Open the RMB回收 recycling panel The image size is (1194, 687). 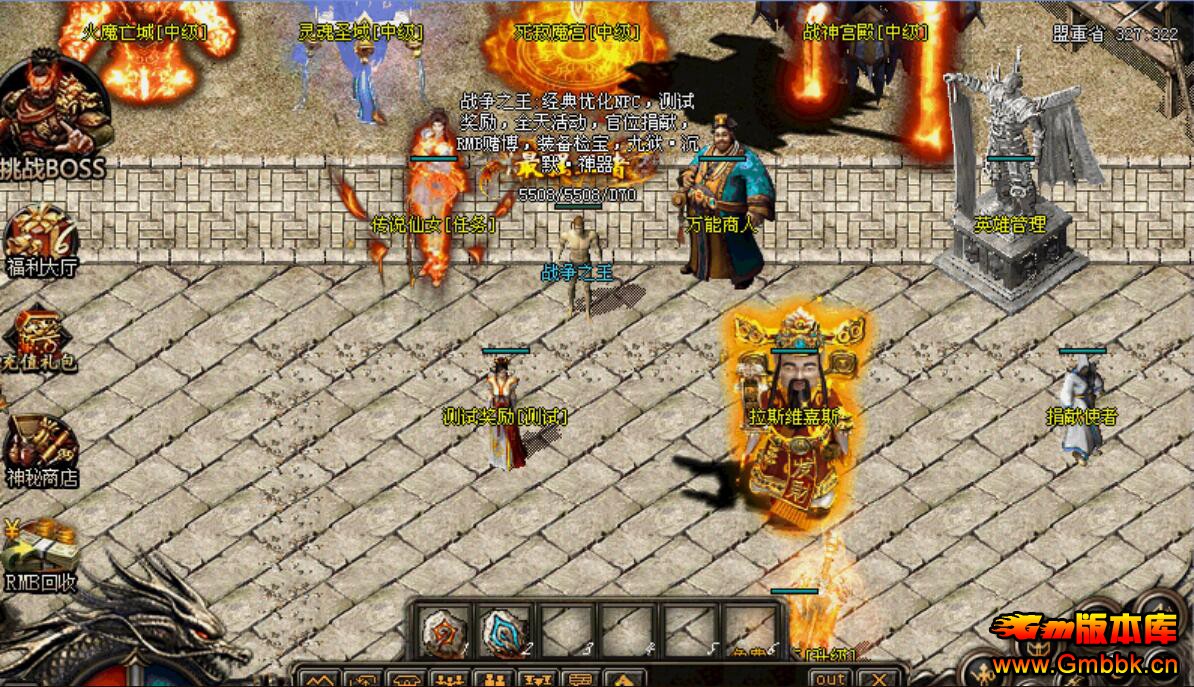point(40,553)
